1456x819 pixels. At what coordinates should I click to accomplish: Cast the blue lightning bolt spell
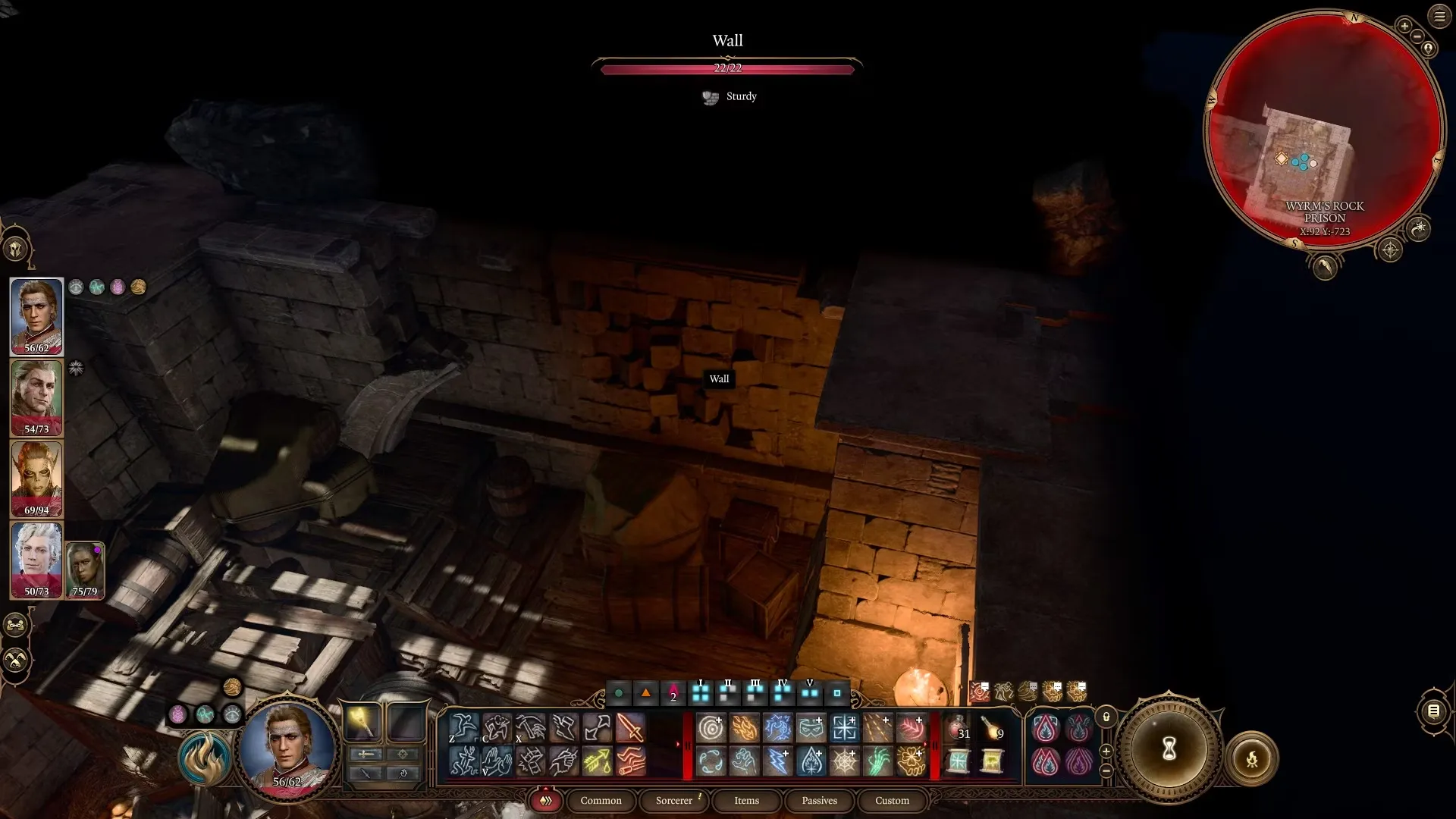point(777,761)
